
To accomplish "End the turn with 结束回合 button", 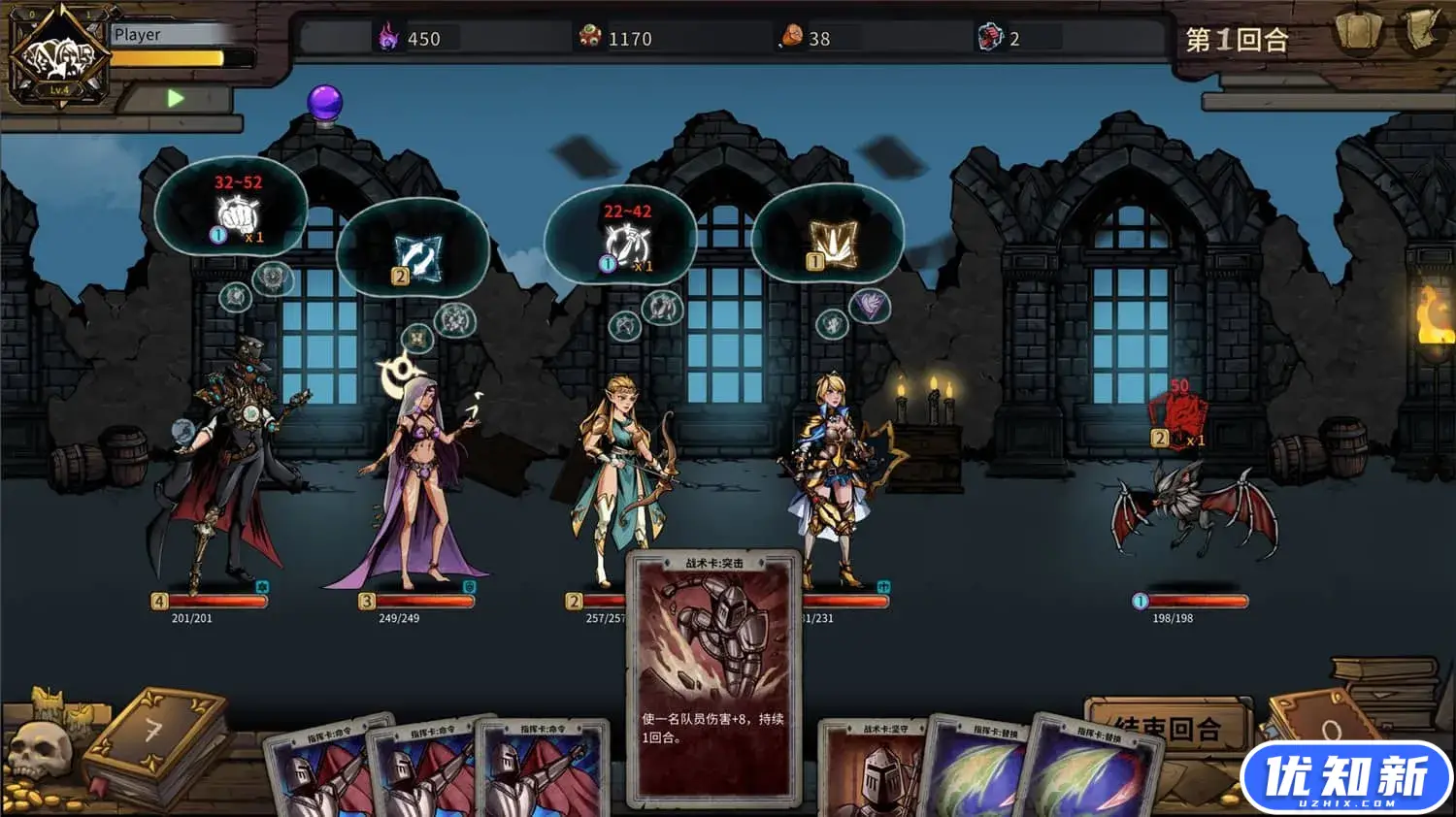I will click(1166, 726).
